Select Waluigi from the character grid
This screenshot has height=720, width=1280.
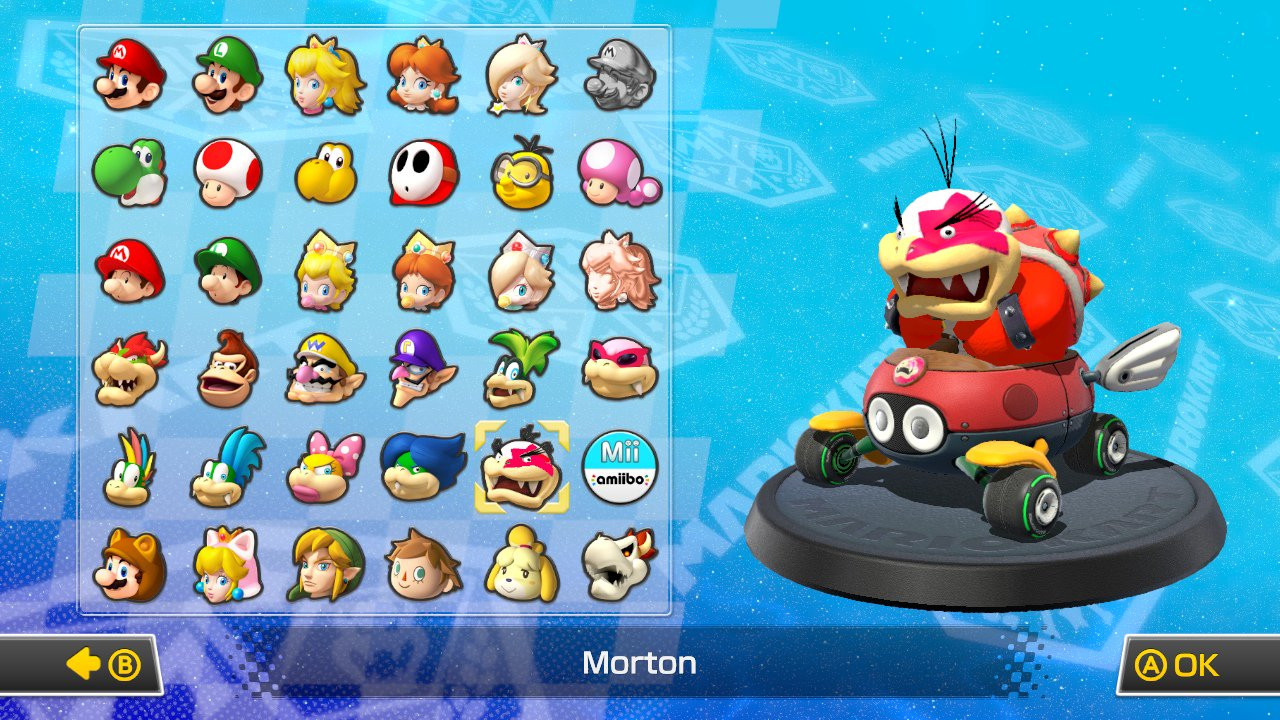tap(424, 368)
